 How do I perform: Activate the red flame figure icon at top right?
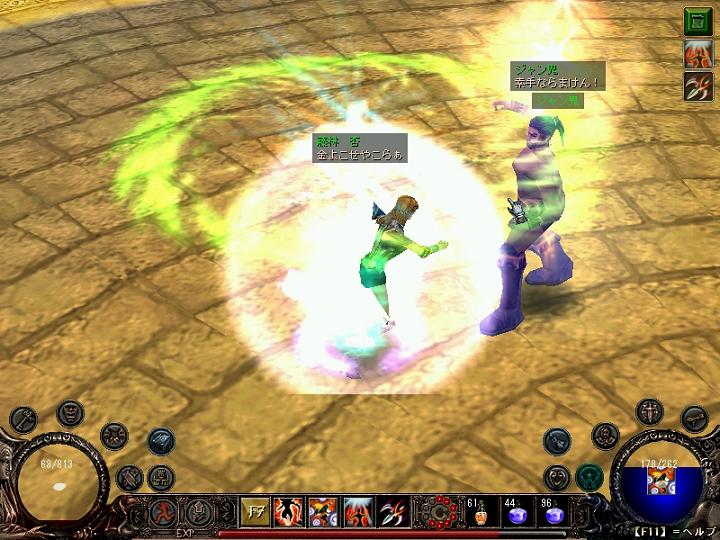(x=697, y=54)
